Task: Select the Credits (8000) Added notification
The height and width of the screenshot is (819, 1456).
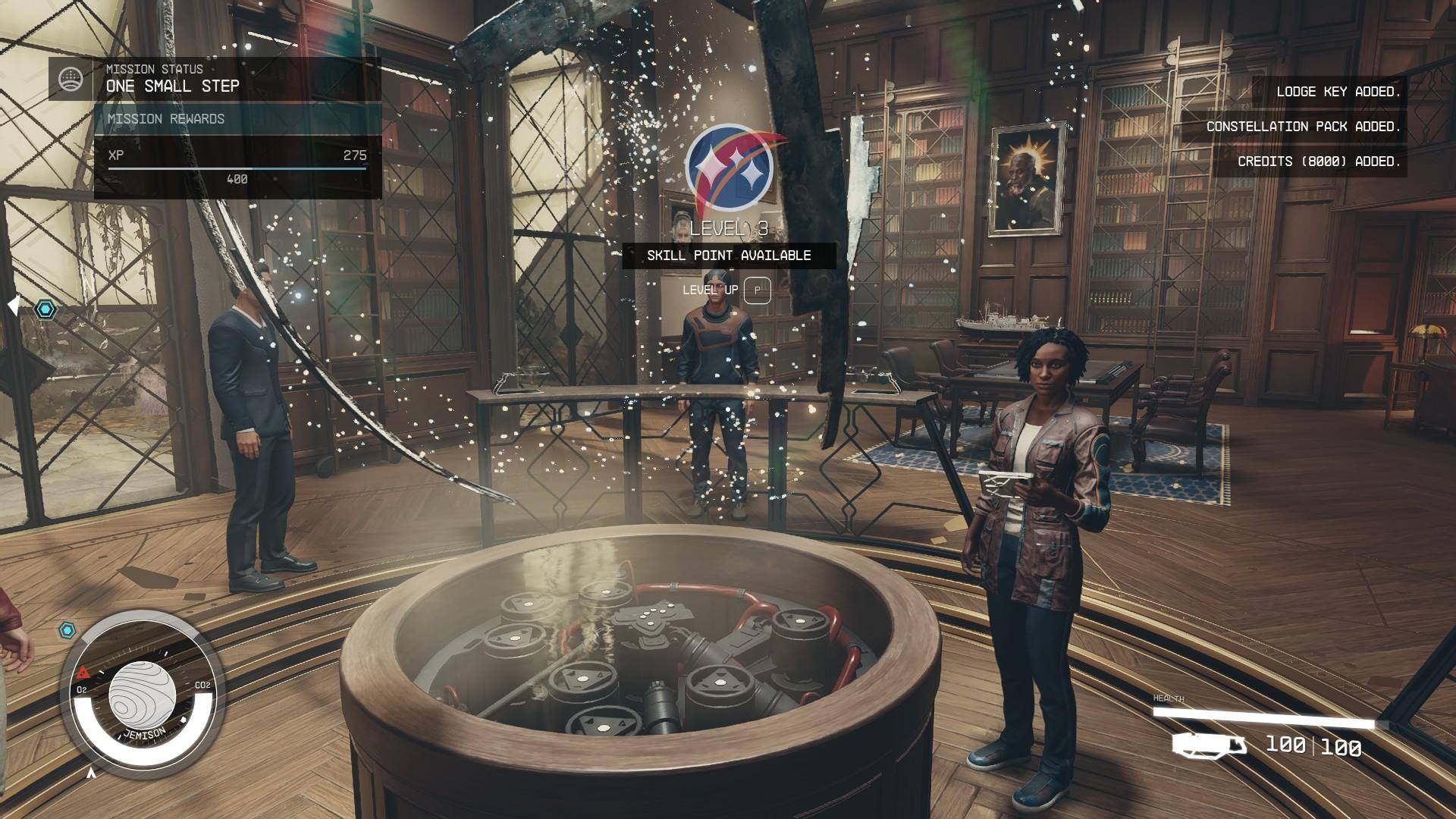Action: [1318, 162]
